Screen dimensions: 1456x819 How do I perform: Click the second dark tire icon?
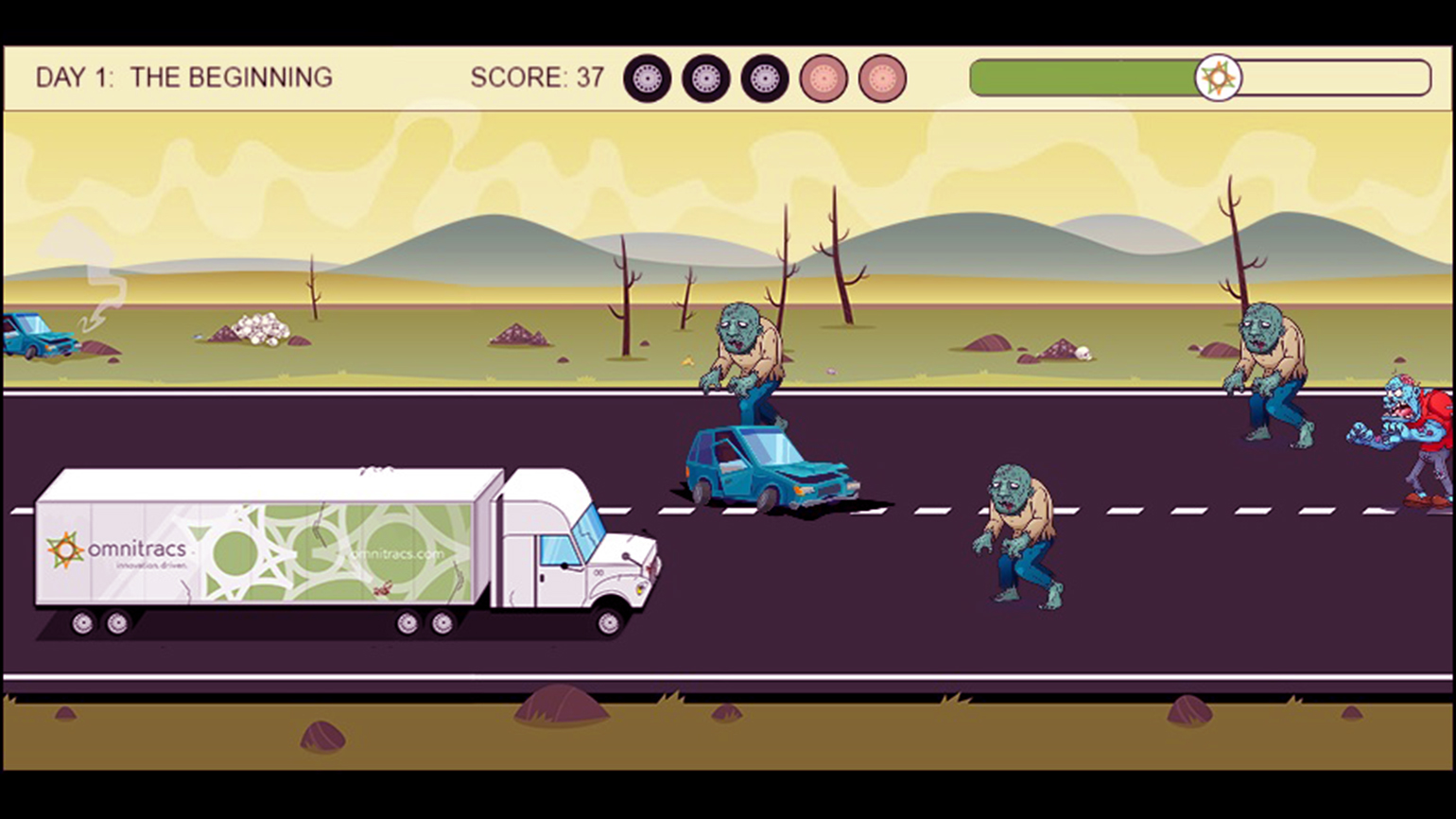pos(704,76)
